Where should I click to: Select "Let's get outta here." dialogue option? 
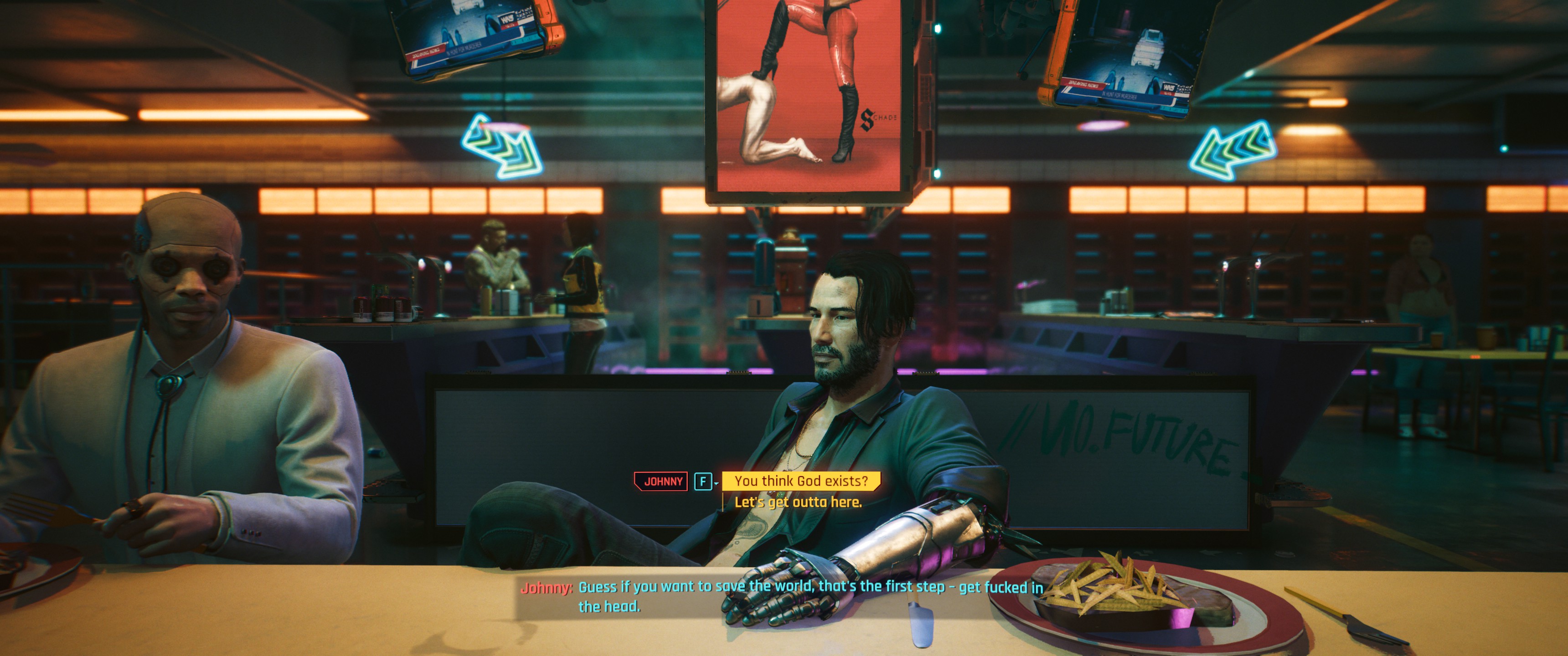pyautogui.click(x=798, y=502)
